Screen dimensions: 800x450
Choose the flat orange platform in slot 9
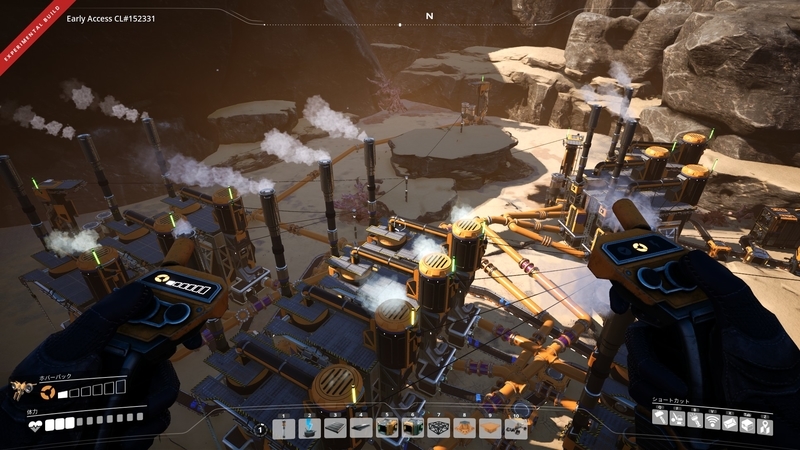point(490,428)
